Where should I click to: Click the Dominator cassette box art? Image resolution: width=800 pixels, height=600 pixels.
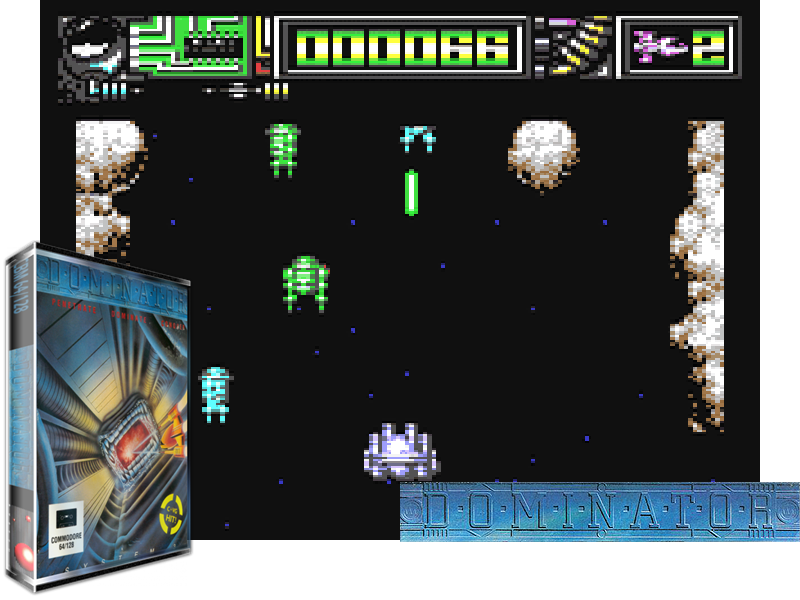[100, 420]
